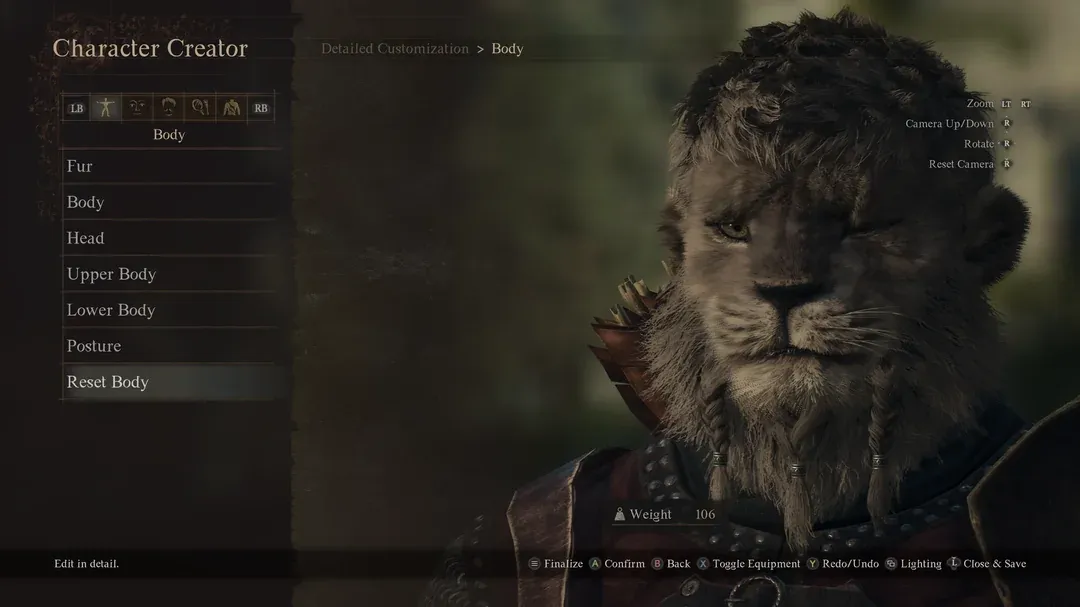The image size is (1080, 607).
Task: Open the Fur options
Action: coord(80,166)
